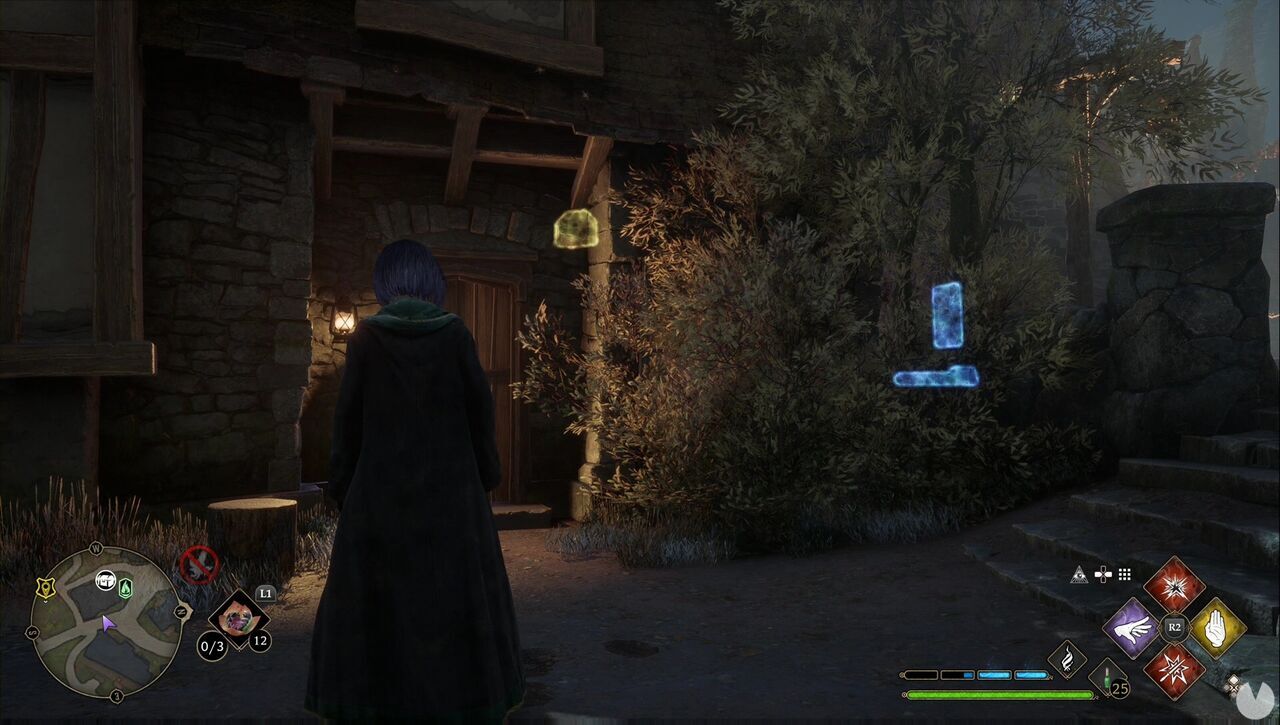Click the D-pad controller icon near the spells
1280x725 pixels.
point(1103,574)
